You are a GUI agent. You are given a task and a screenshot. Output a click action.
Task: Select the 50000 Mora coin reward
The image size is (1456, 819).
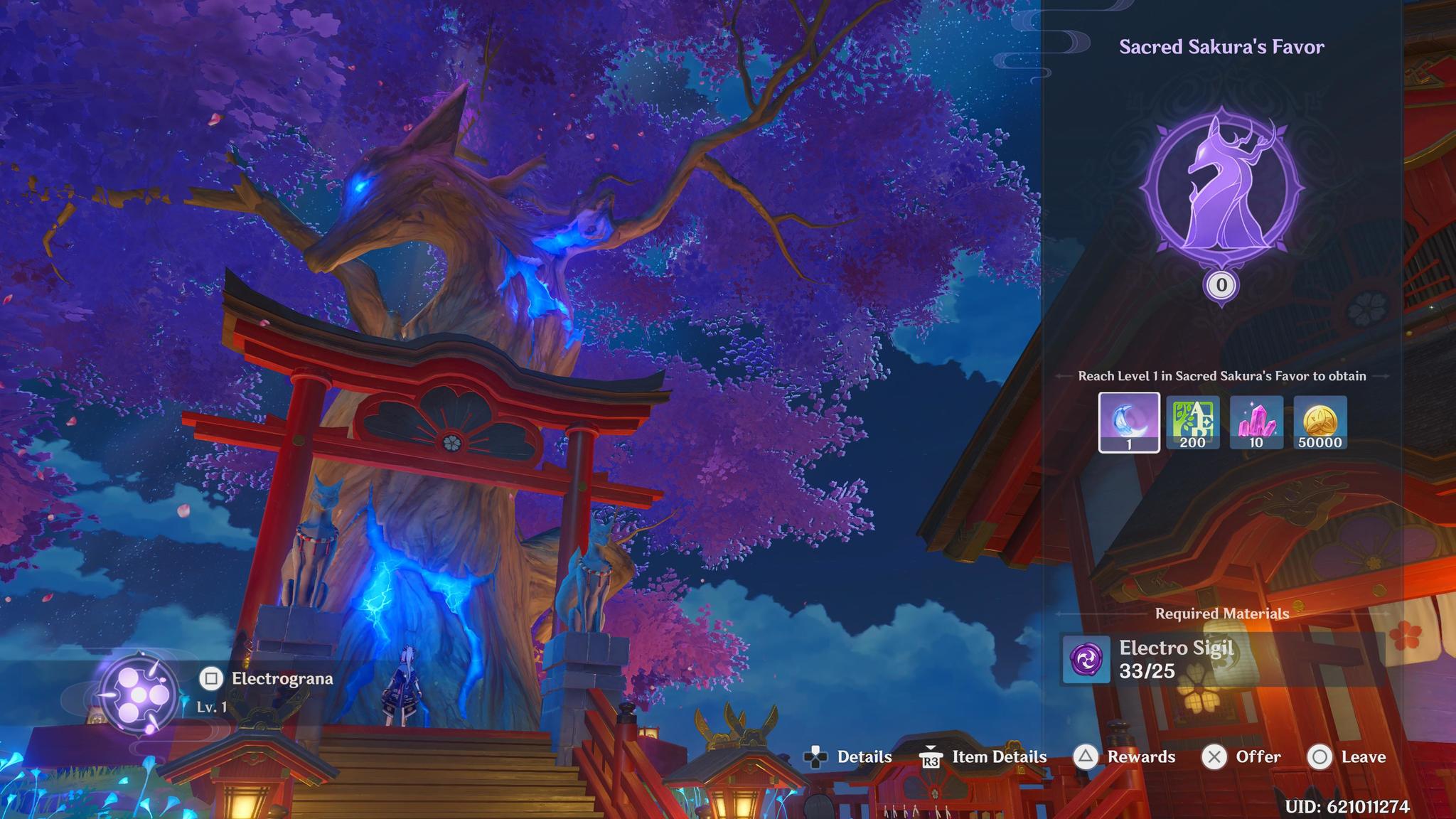[x=1320, y=422]
